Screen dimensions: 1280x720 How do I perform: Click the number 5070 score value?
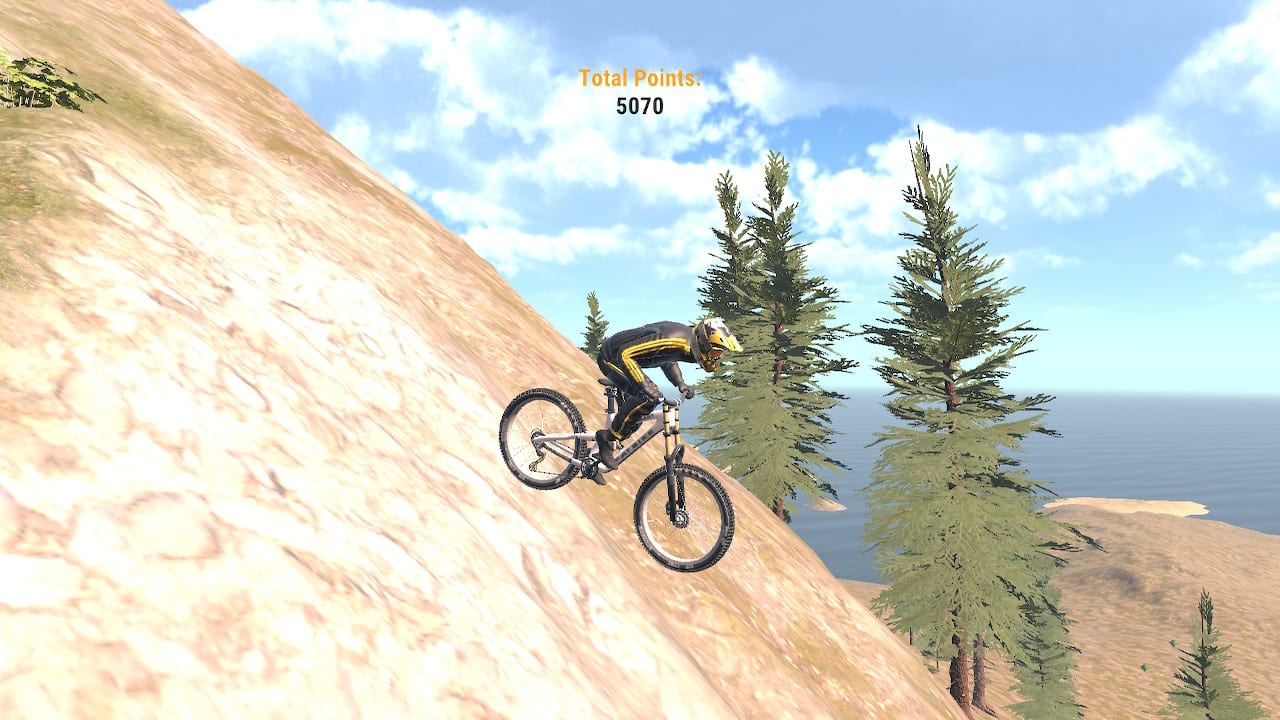[x=638, y=103]
